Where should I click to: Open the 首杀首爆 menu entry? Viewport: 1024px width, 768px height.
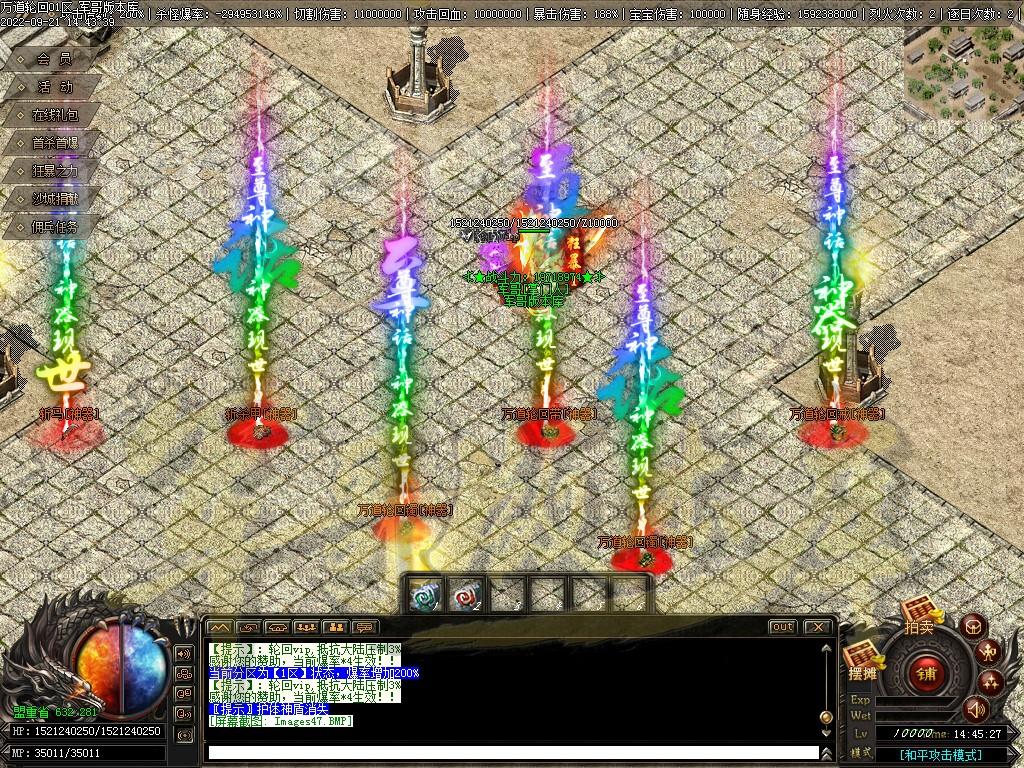[x=53, y=143]
